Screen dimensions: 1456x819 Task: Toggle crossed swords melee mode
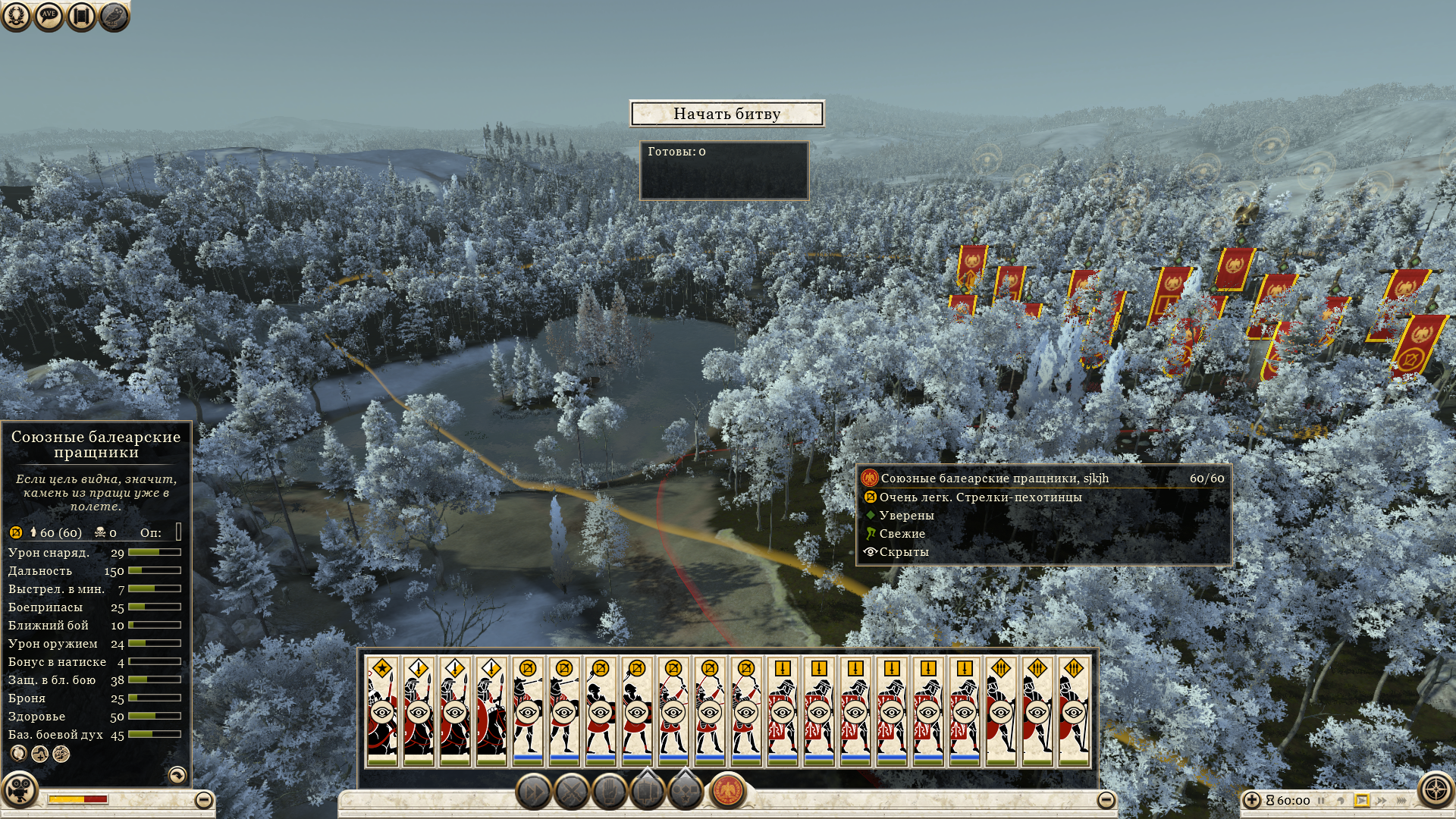click(572, 792)
